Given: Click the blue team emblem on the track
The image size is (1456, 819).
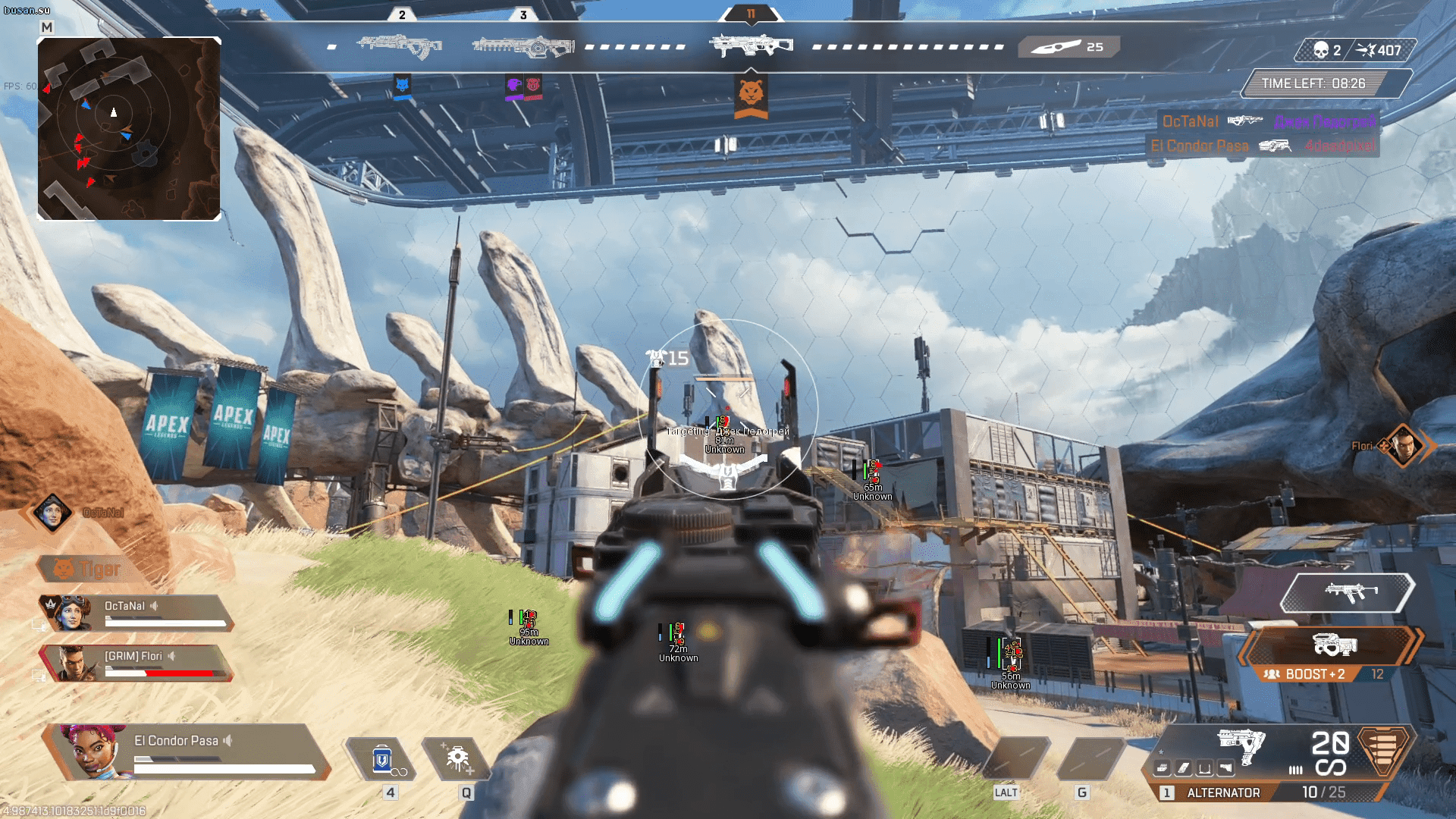Looking at the screenshot, I should (x=403, y=85).
